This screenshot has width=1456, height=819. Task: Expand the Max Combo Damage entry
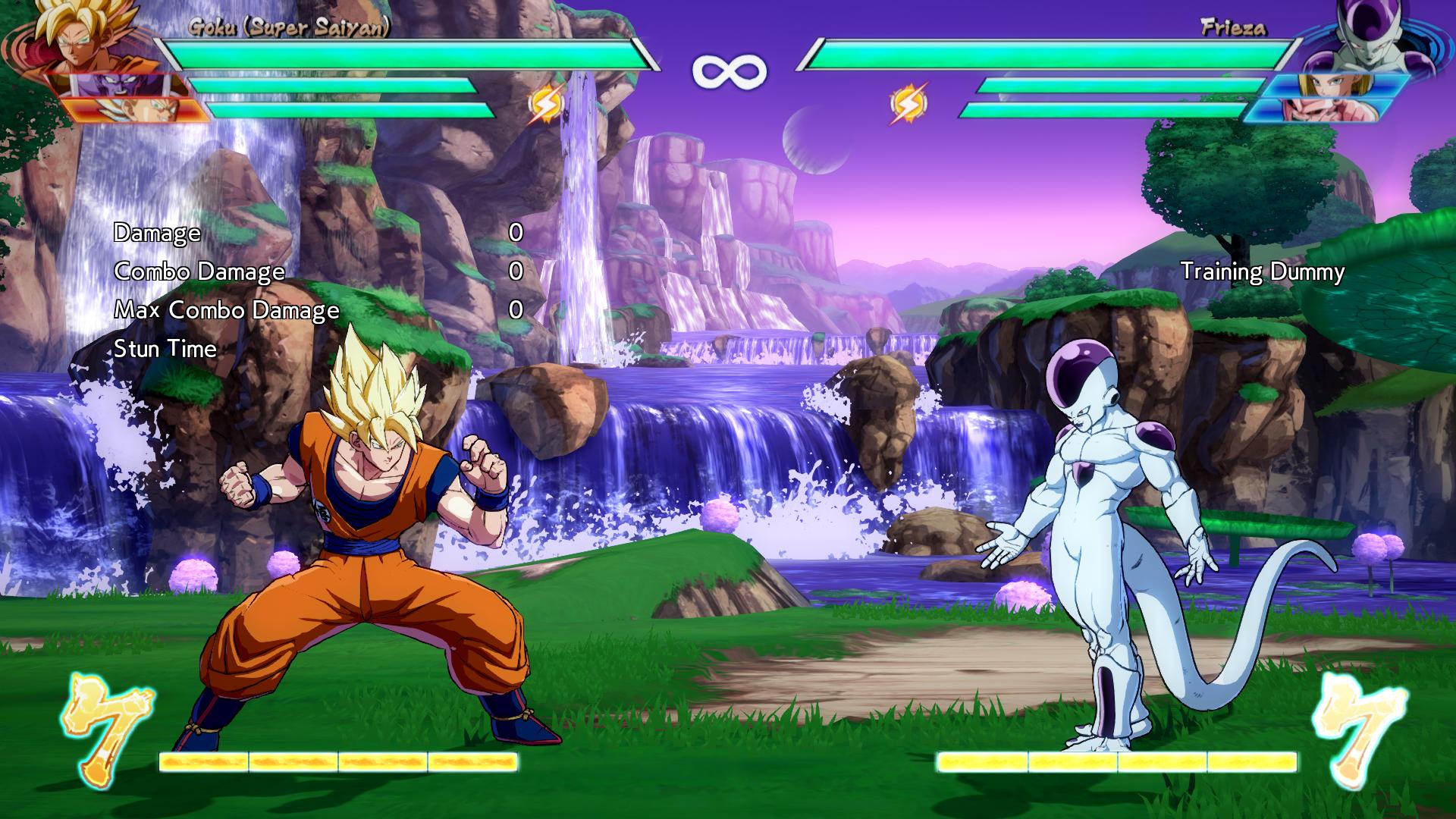tap(227, 310)
